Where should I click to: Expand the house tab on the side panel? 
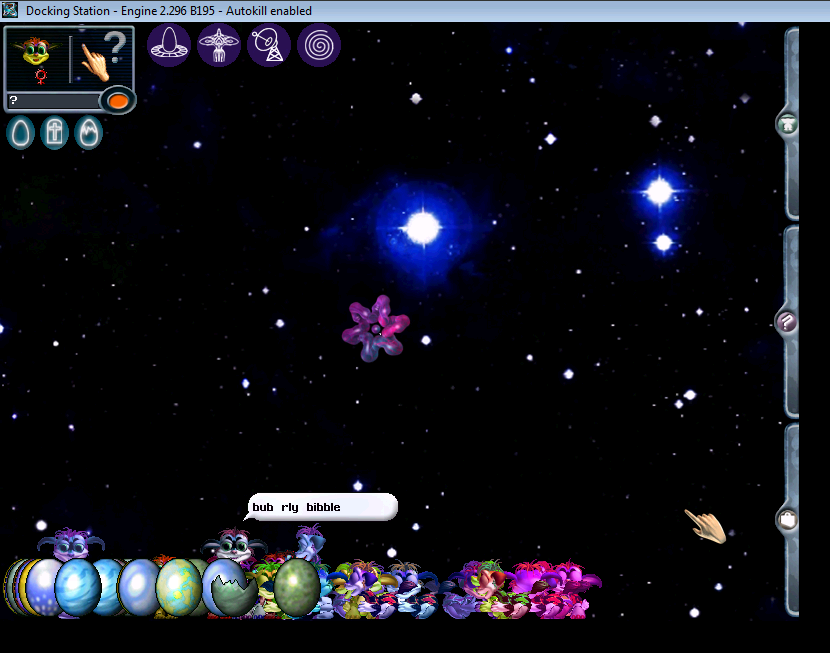(788, 125)
